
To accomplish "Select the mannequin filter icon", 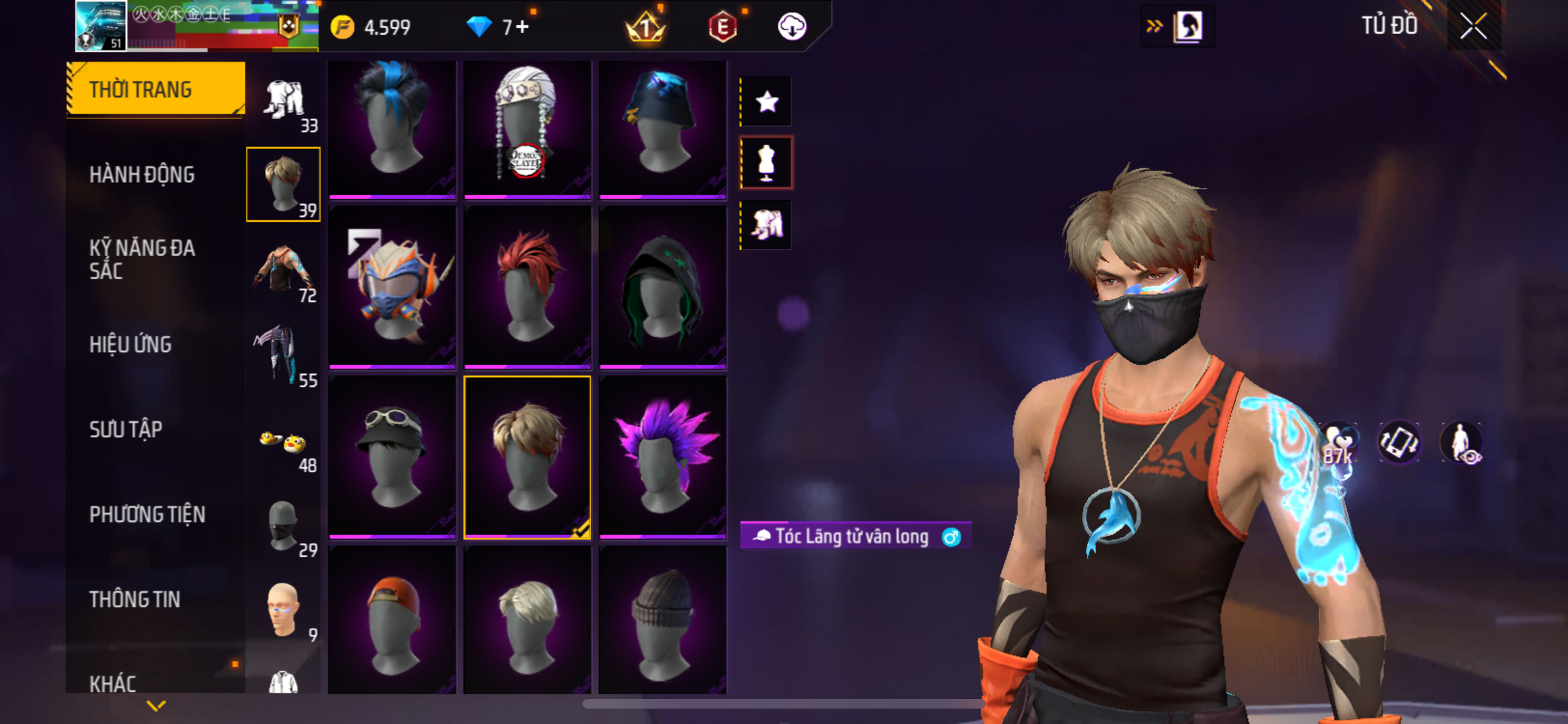I will pyautogui.click(x=767, y=162).
